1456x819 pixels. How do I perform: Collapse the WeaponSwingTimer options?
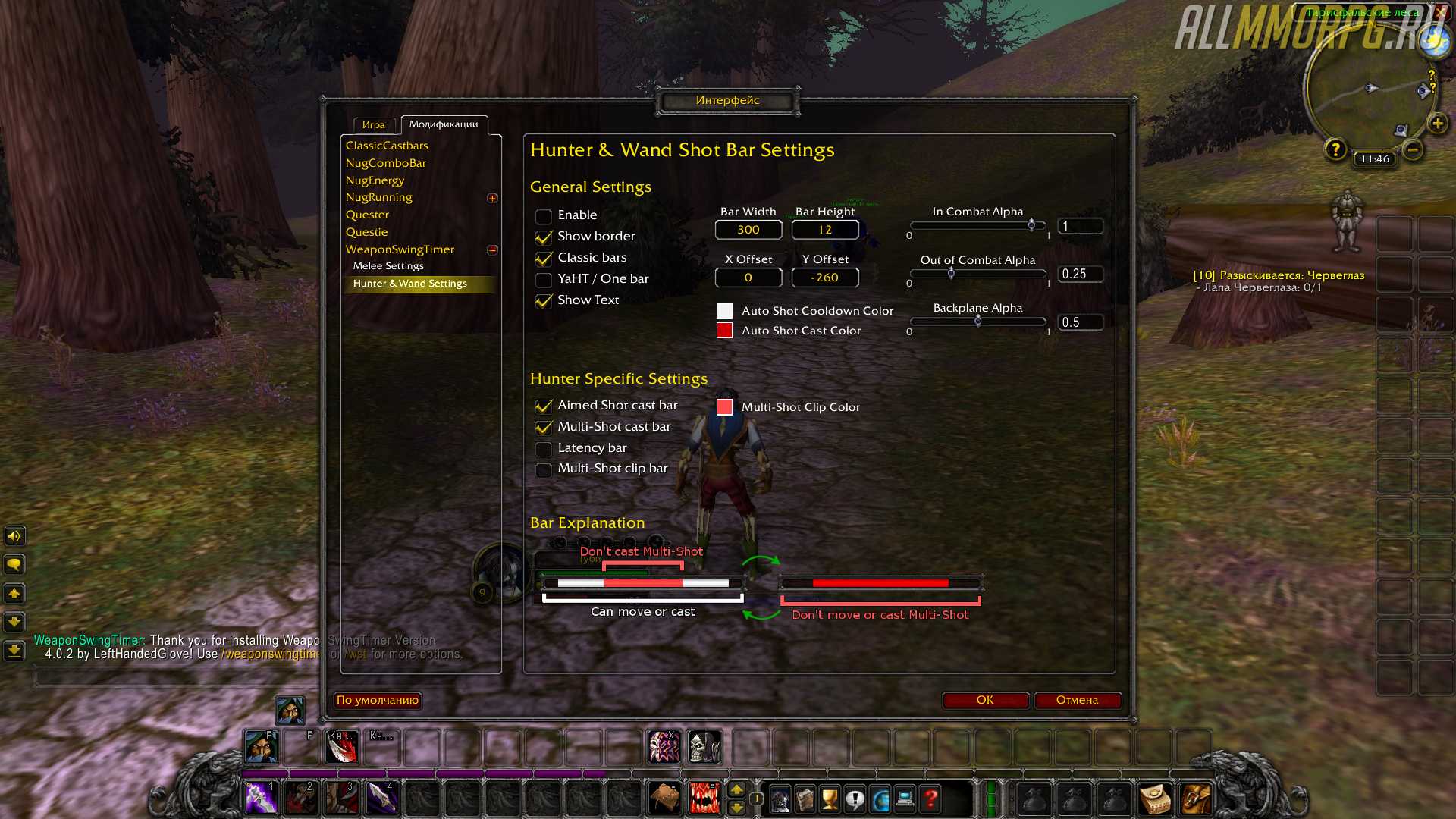click(493, 250)
